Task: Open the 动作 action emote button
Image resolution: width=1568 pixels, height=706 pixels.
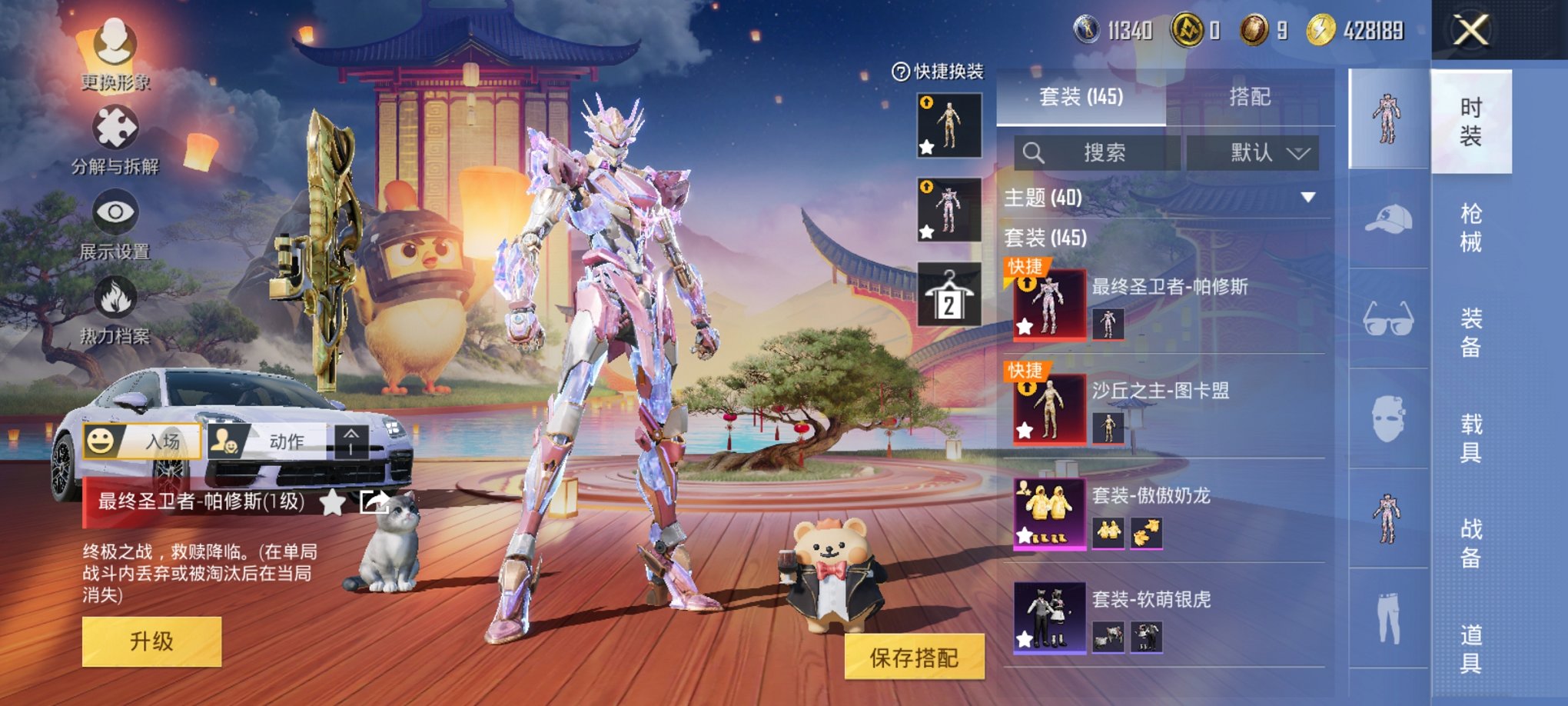Action: click(x=269, y=441)
